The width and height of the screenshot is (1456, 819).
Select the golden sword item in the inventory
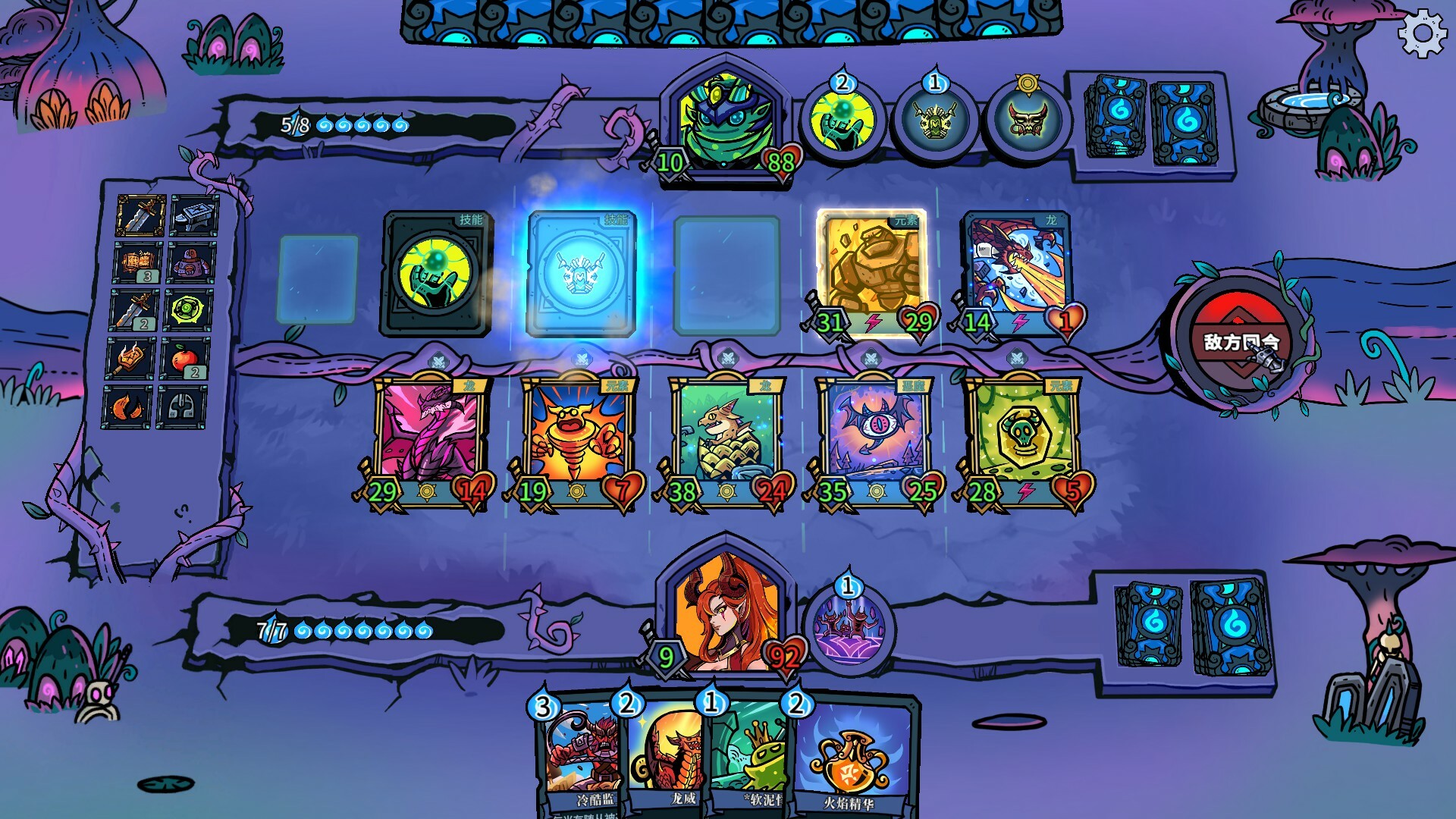tap(141, 216)
